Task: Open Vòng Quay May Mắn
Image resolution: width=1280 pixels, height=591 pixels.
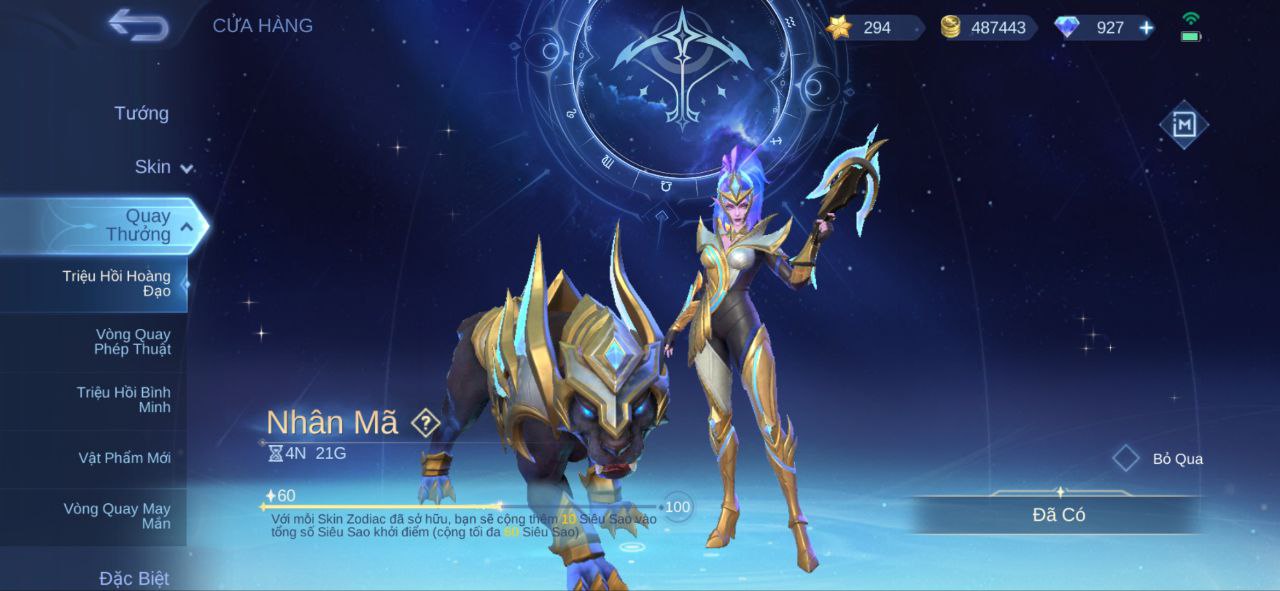Action: tap(117, 515)
